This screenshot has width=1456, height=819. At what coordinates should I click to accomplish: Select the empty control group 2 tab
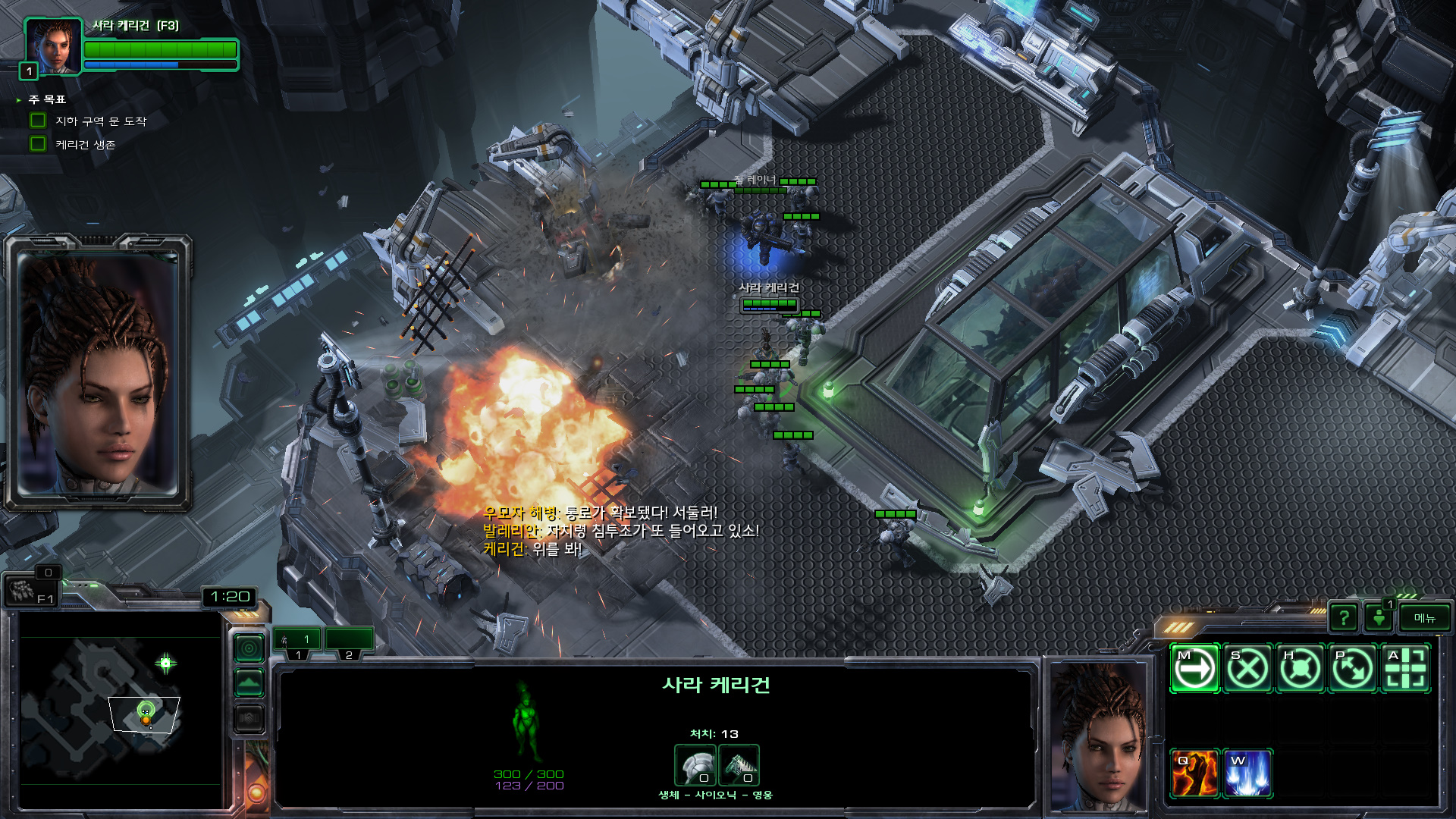point(349,641)
